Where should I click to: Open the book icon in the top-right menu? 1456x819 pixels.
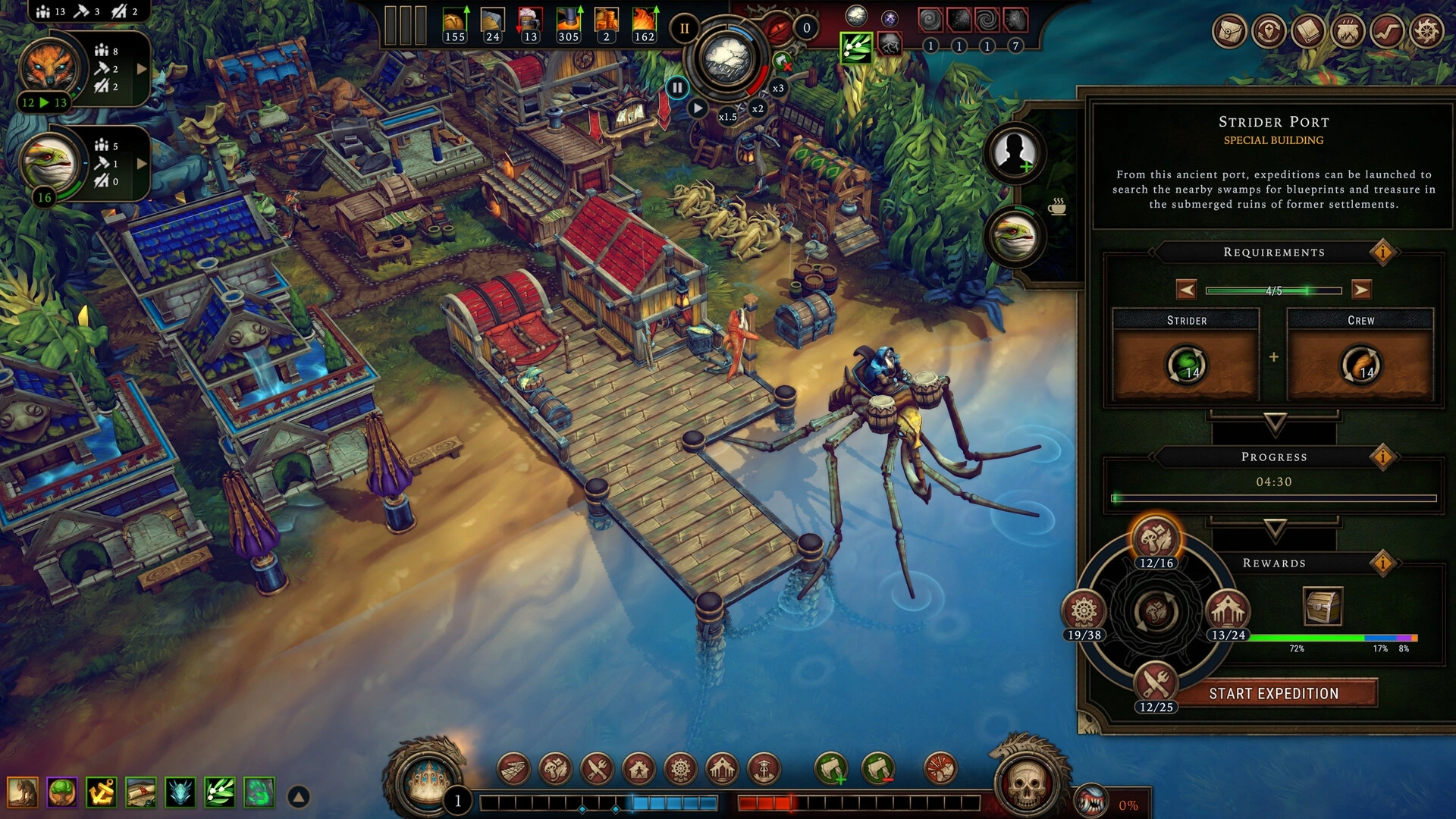(1308, 32)
